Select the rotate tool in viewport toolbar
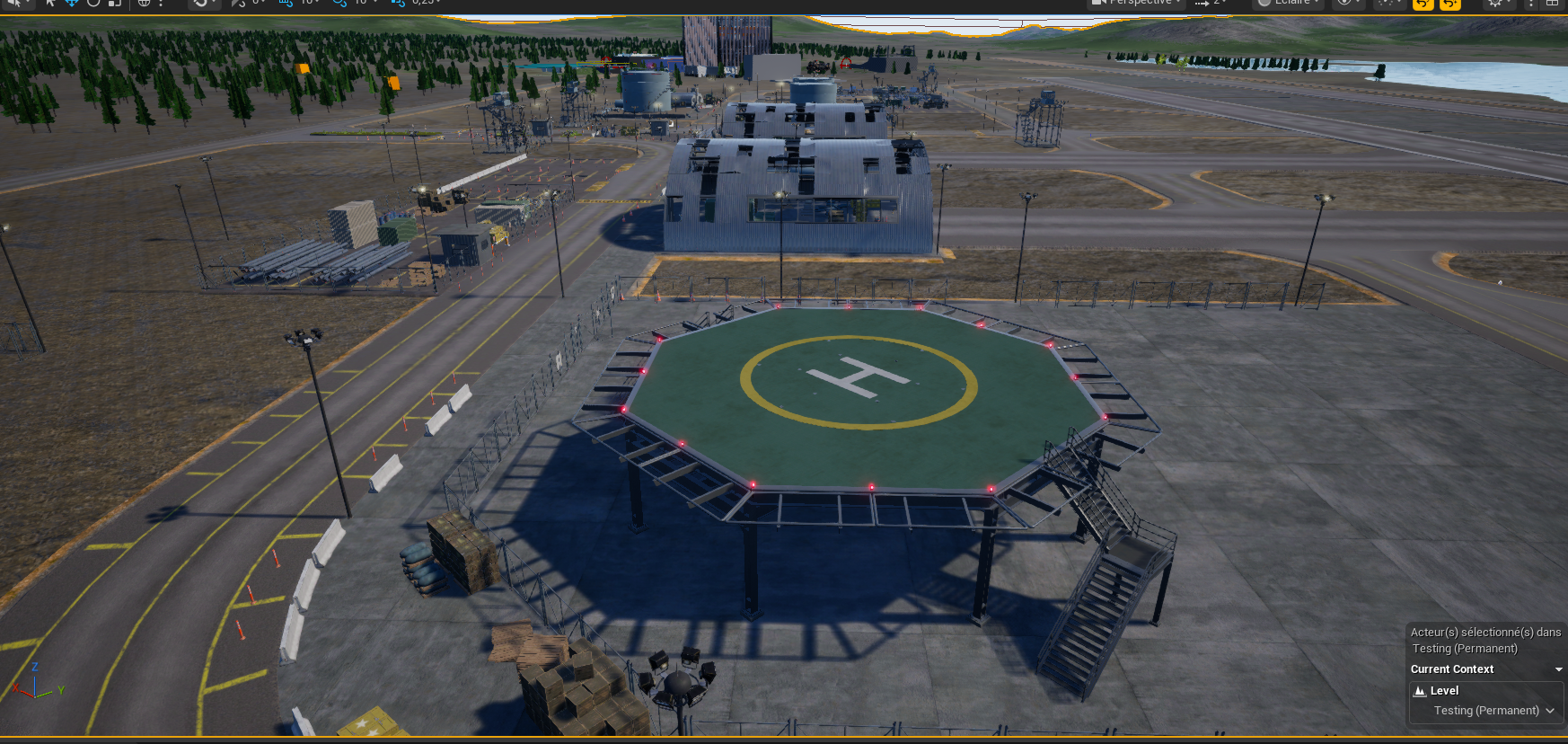 point(93,3)
